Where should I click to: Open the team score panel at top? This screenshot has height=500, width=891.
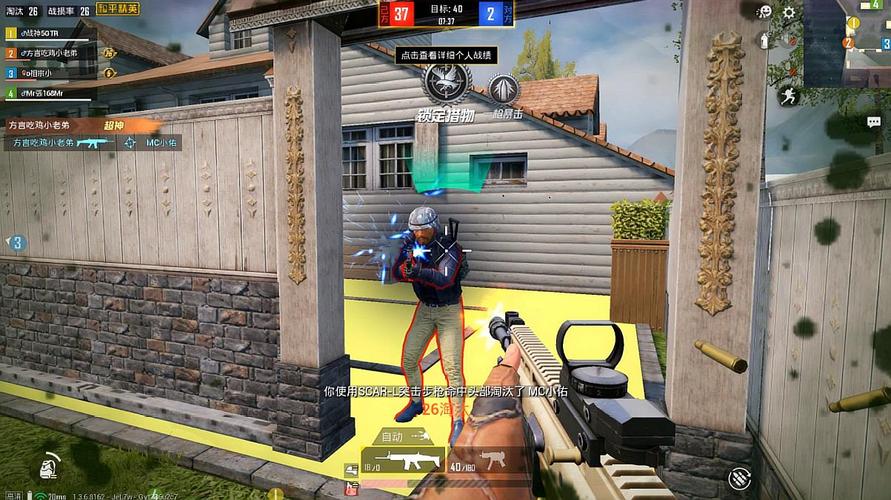tap(444, 14)
